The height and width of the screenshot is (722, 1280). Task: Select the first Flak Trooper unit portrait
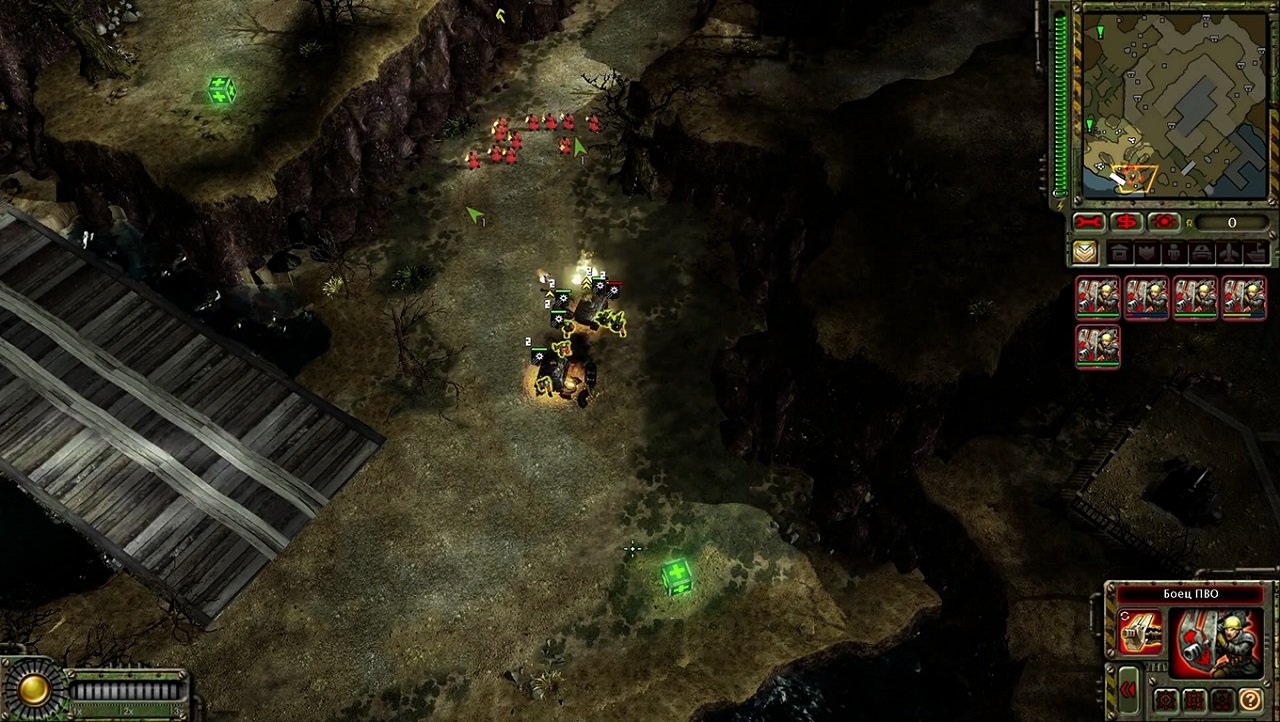pos(1098,297)
